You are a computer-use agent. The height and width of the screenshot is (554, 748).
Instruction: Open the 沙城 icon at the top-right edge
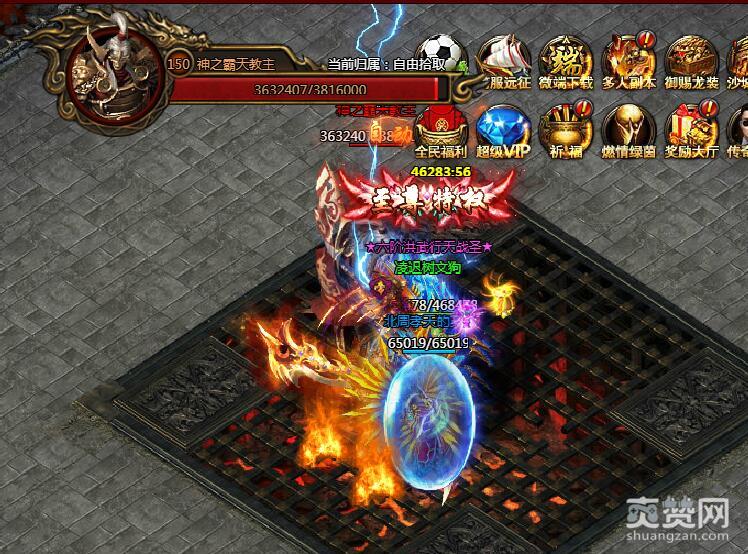(738, 60)
